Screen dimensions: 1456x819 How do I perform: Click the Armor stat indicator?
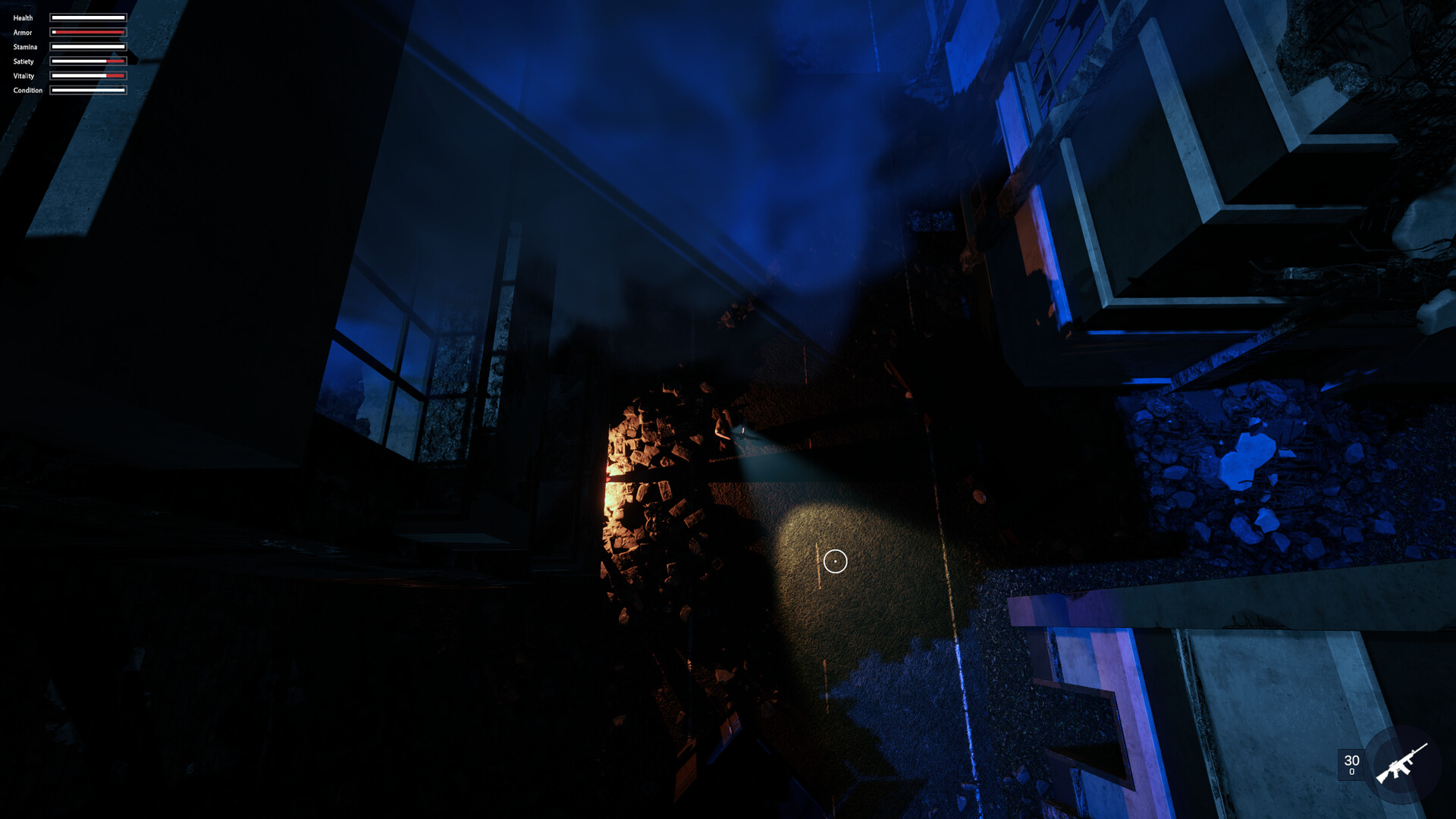87,32
